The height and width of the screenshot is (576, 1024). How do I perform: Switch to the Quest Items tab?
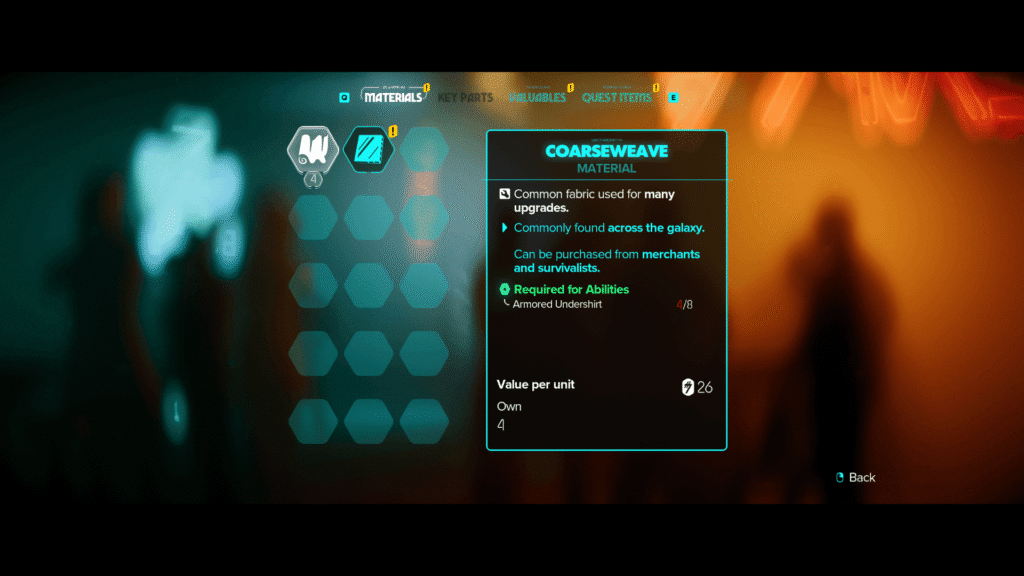tap(616, 97)
